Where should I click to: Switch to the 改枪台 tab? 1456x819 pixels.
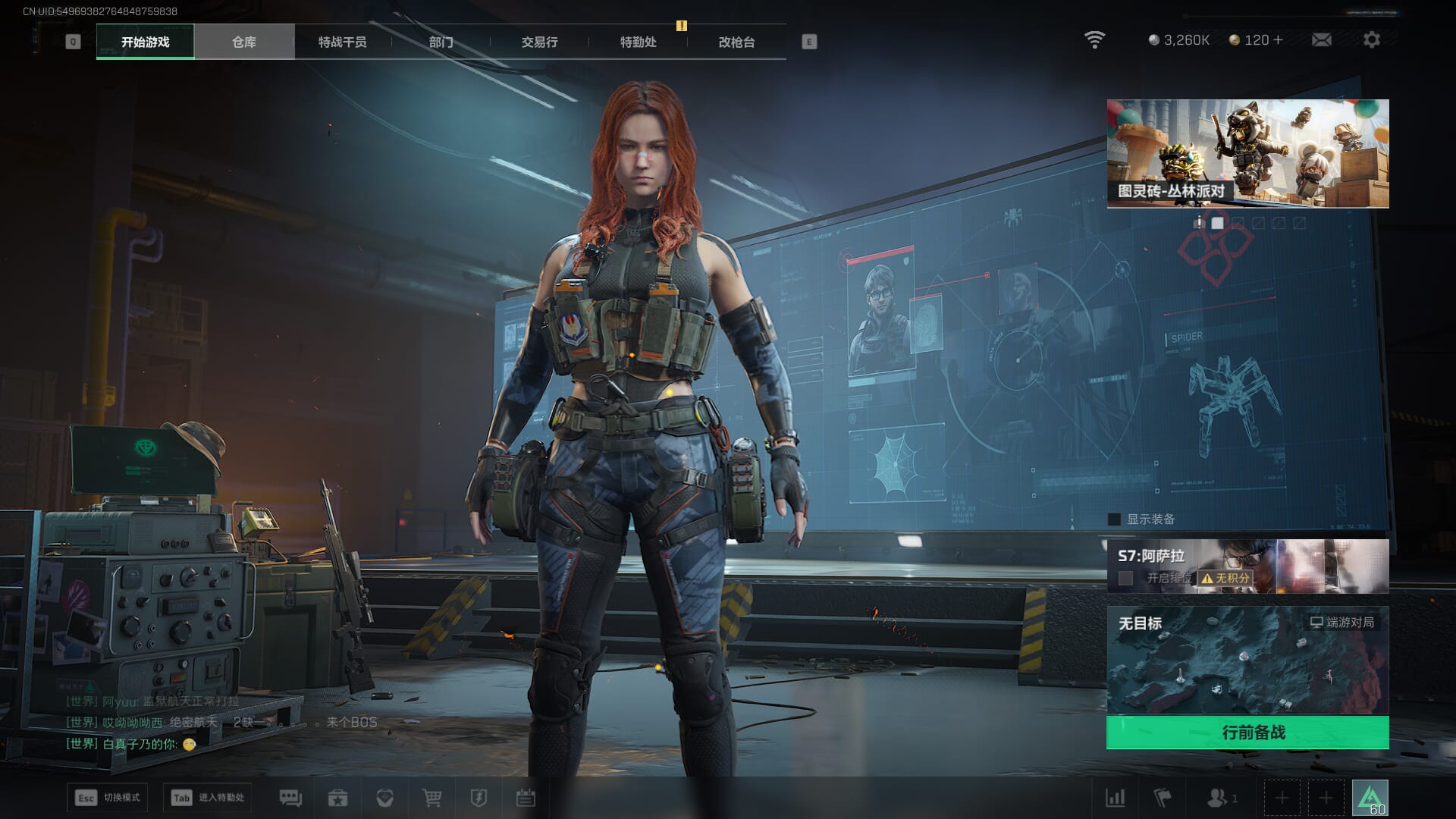(x=736, y=42)
